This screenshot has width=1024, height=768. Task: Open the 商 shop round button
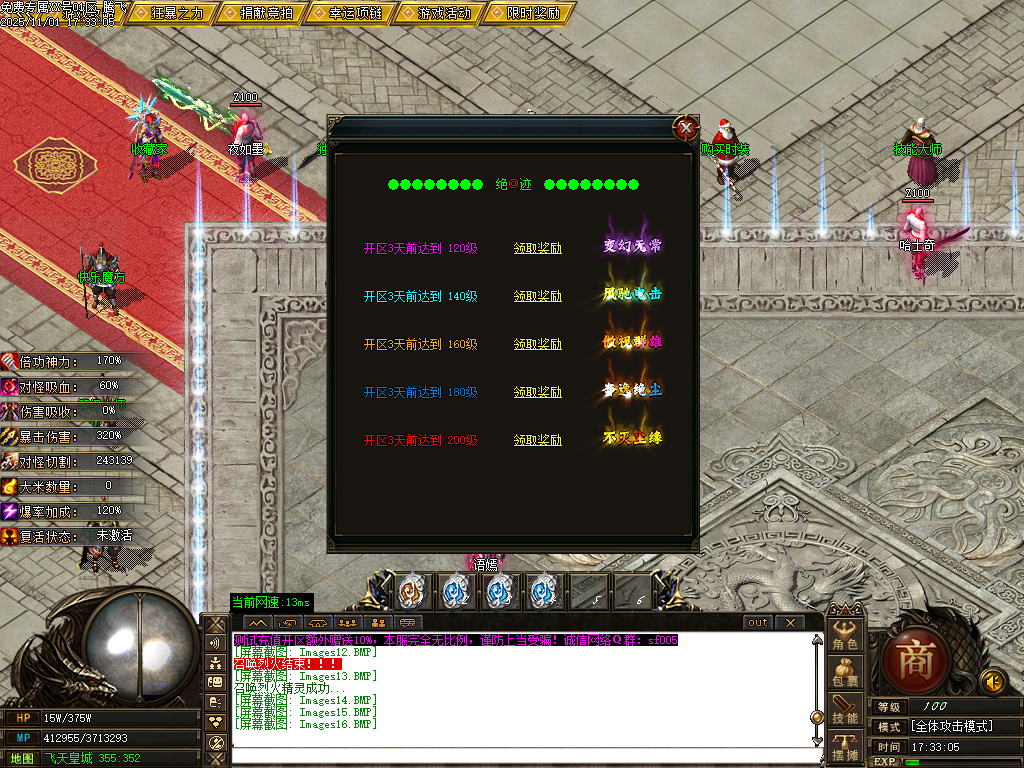pyautogui.click(x=915, y=663)
